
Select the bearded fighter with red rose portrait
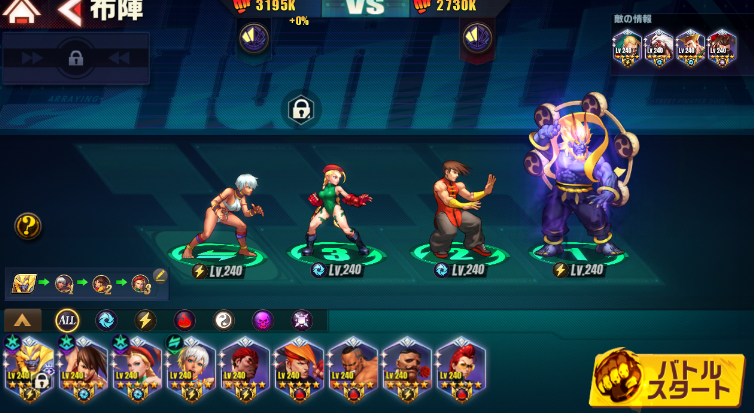(407, 369)
